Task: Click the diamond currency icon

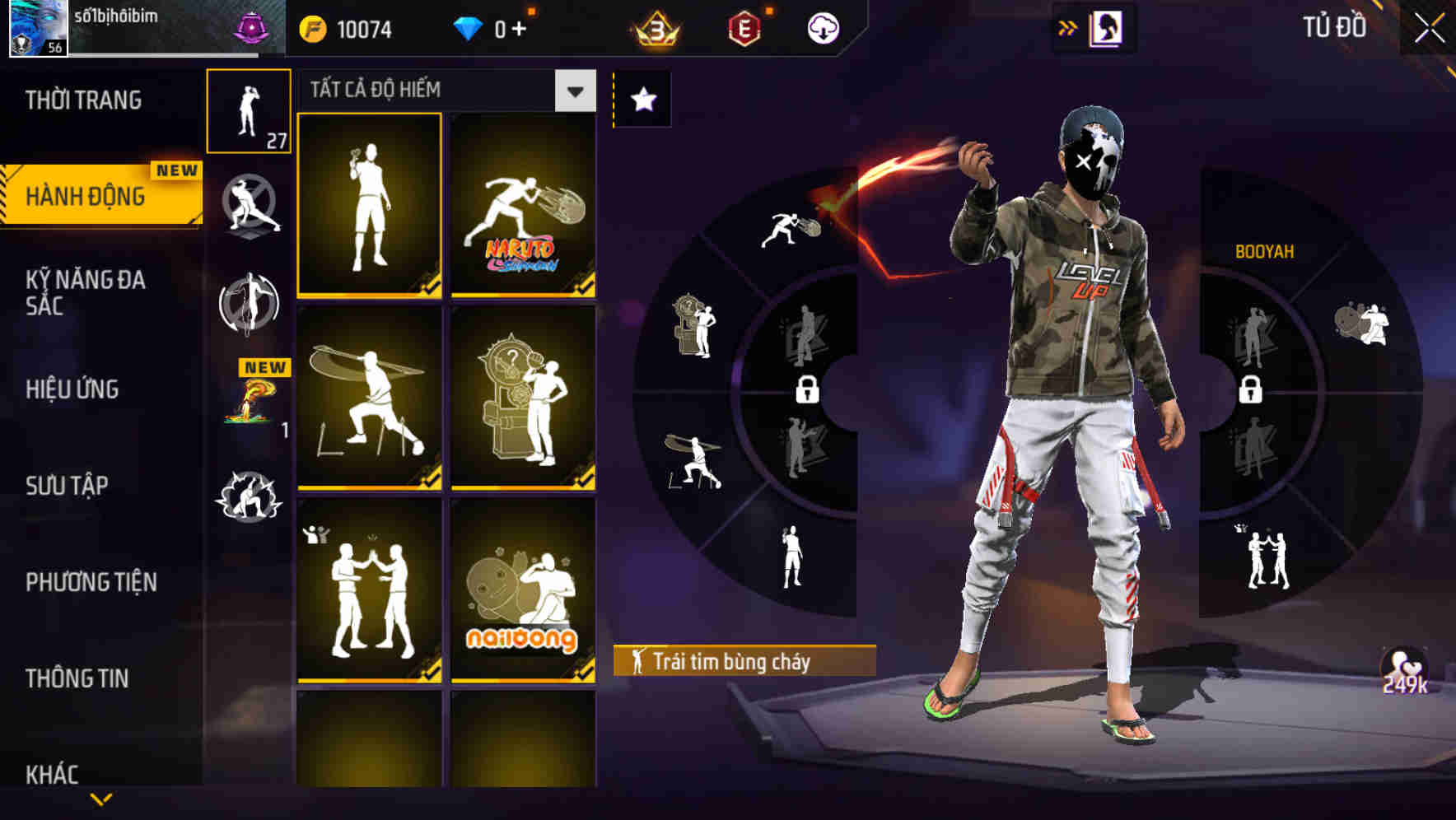Action: pos(469,26)
